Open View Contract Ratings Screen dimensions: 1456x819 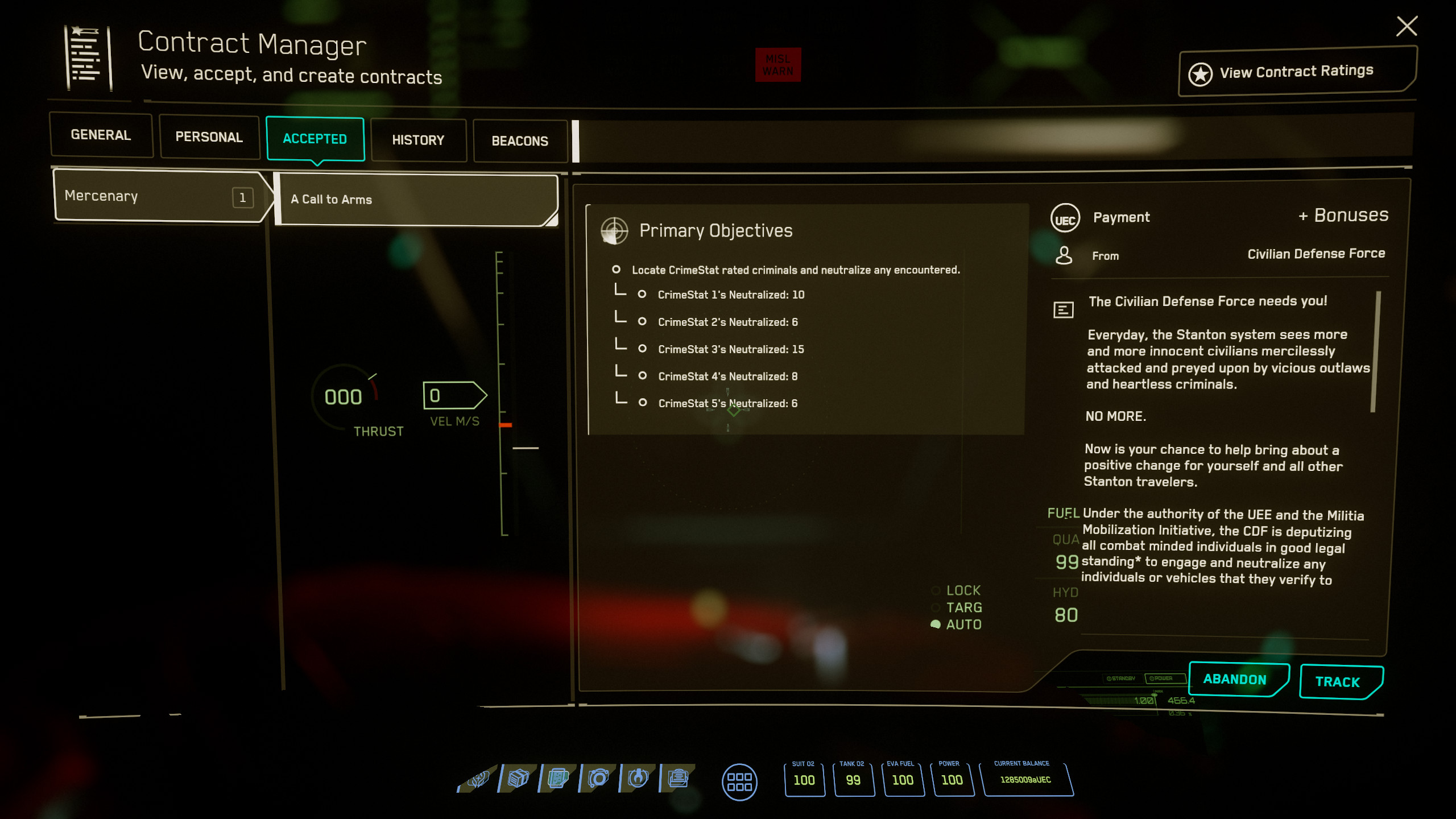click(x=1296, y=72)
